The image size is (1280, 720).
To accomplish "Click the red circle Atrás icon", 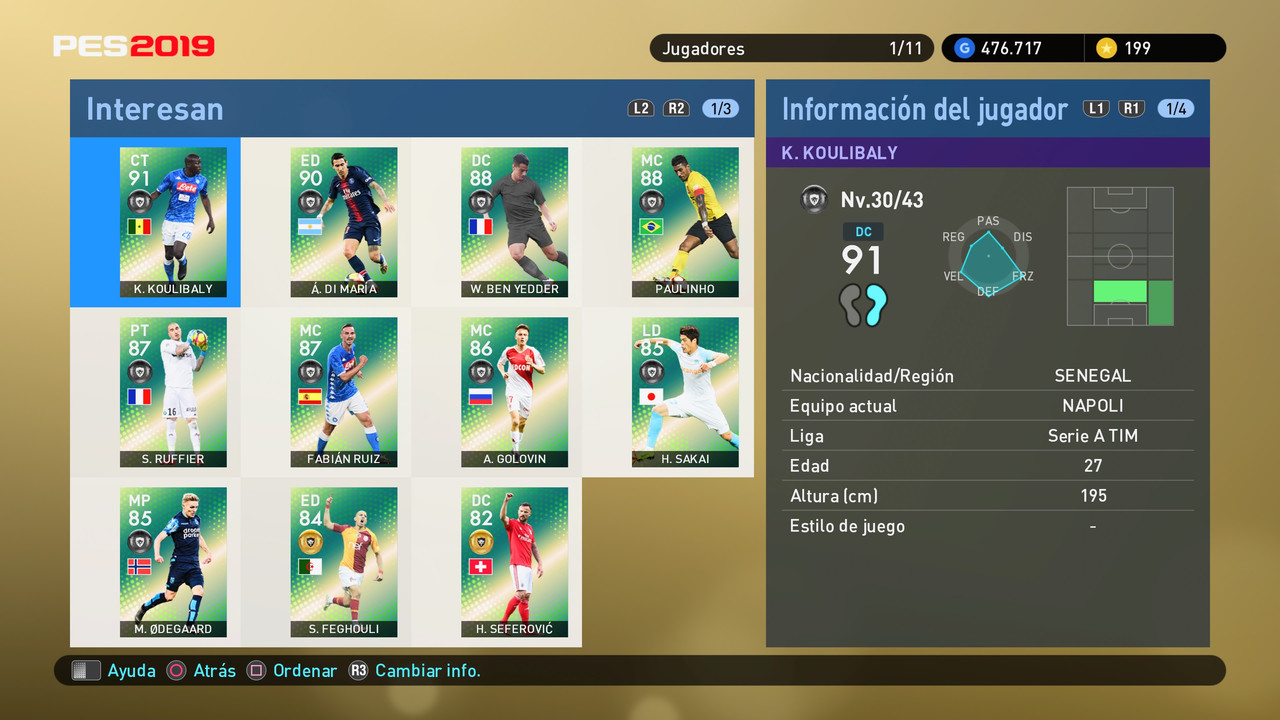I will click(175, 670).
